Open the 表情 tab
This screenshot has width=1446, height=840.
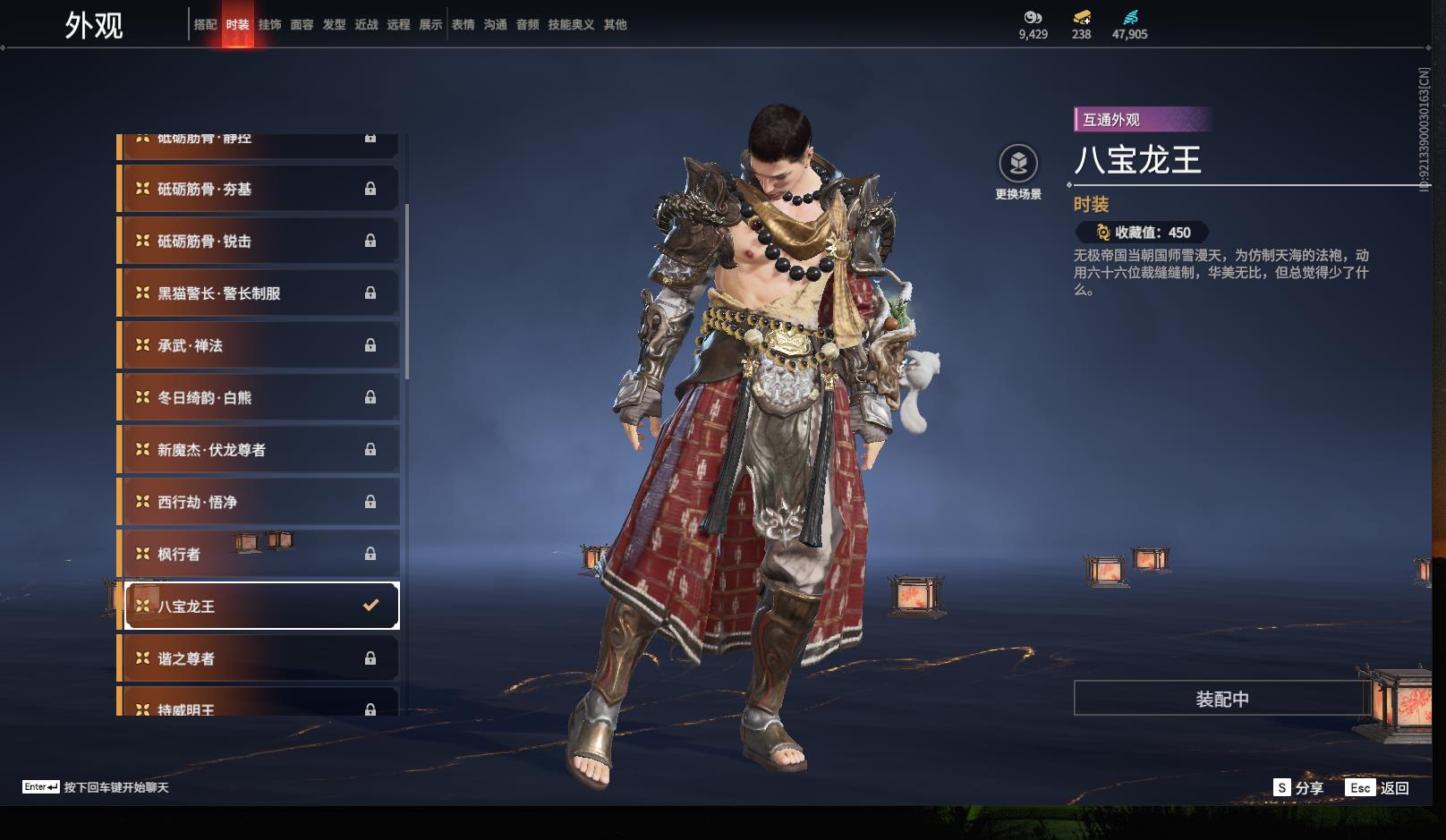pyautogui.click(x=463, y=25)
